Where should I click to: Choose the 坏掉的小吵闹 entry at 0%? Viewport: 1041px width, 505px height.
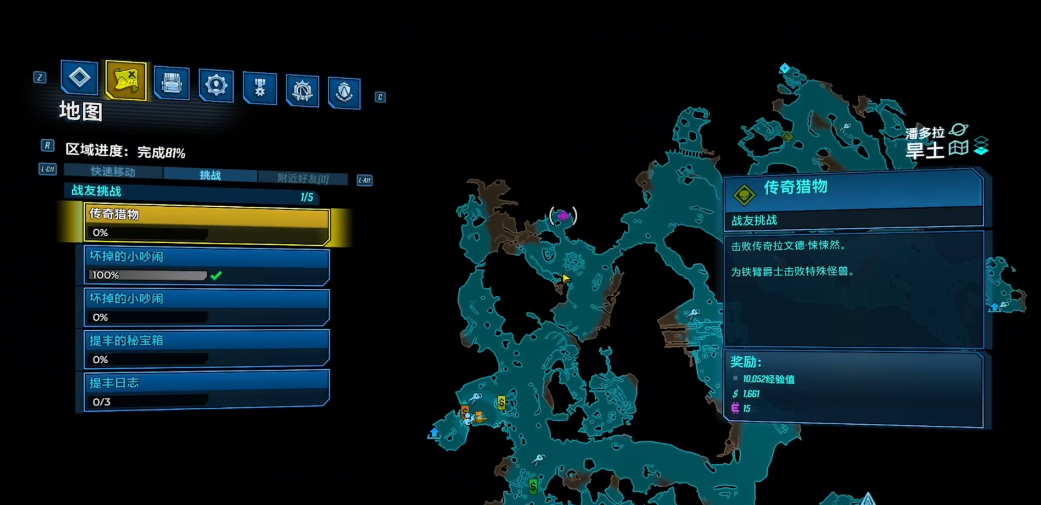point(208,307)
